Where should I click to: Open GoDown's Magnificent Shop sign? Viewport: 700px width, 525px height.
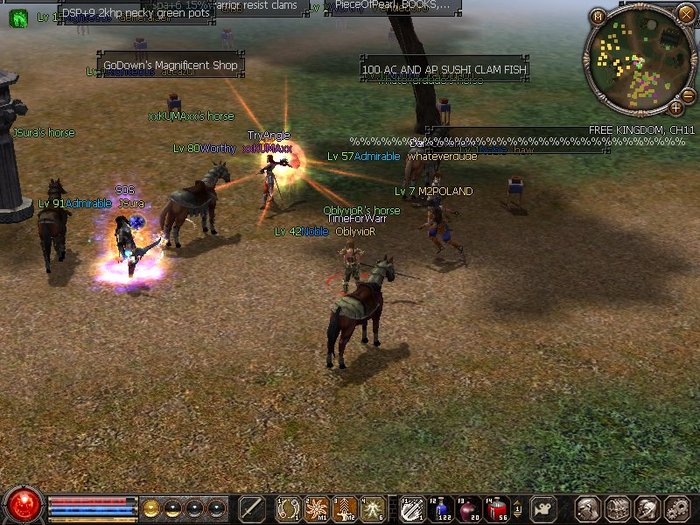click(x=171, y=66)
